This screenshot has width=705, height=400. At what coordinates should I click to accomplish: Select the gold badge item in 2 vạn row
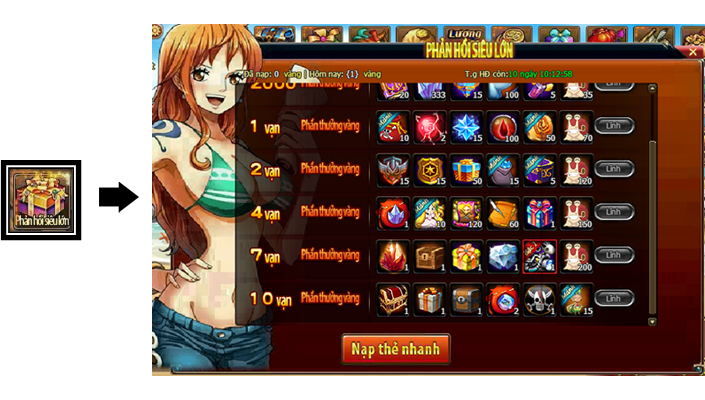pyautogui.click(x=429, y=169)
